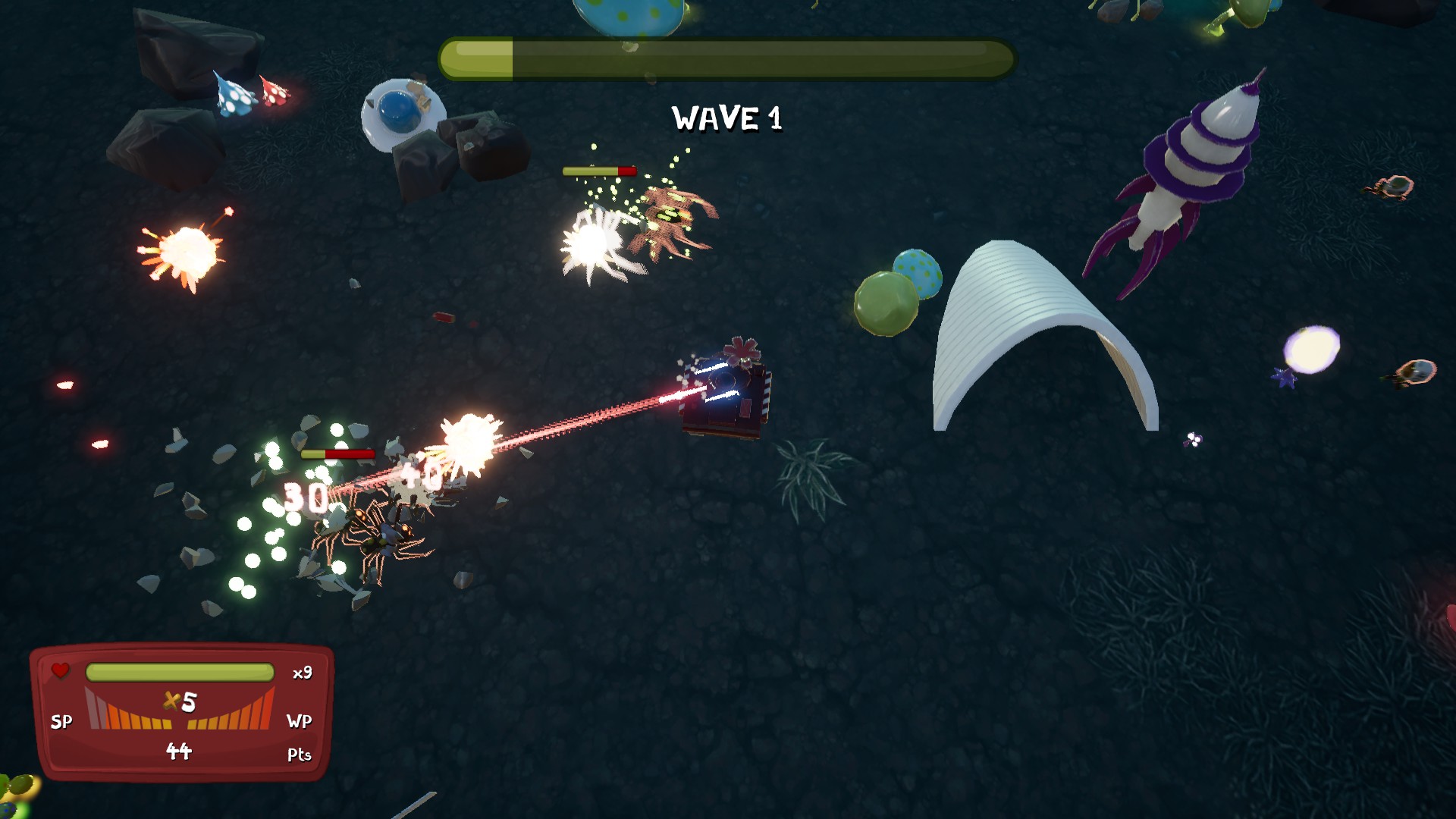Click the red heart life icon

[x=60, y=670]
